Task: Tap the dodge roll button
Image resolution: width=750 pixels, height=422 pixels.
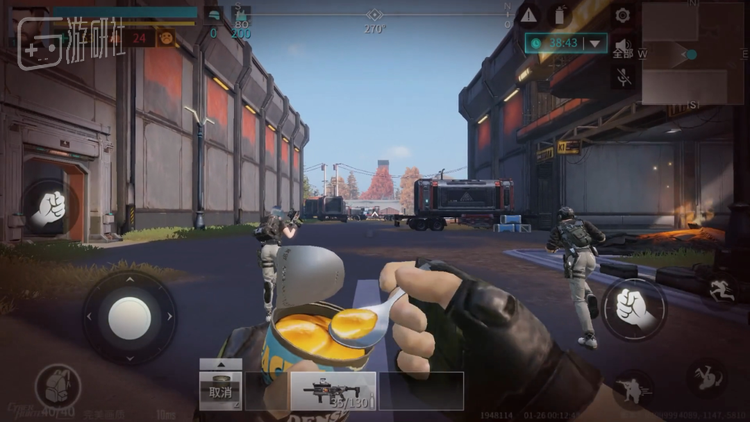Action: [707, 378]
